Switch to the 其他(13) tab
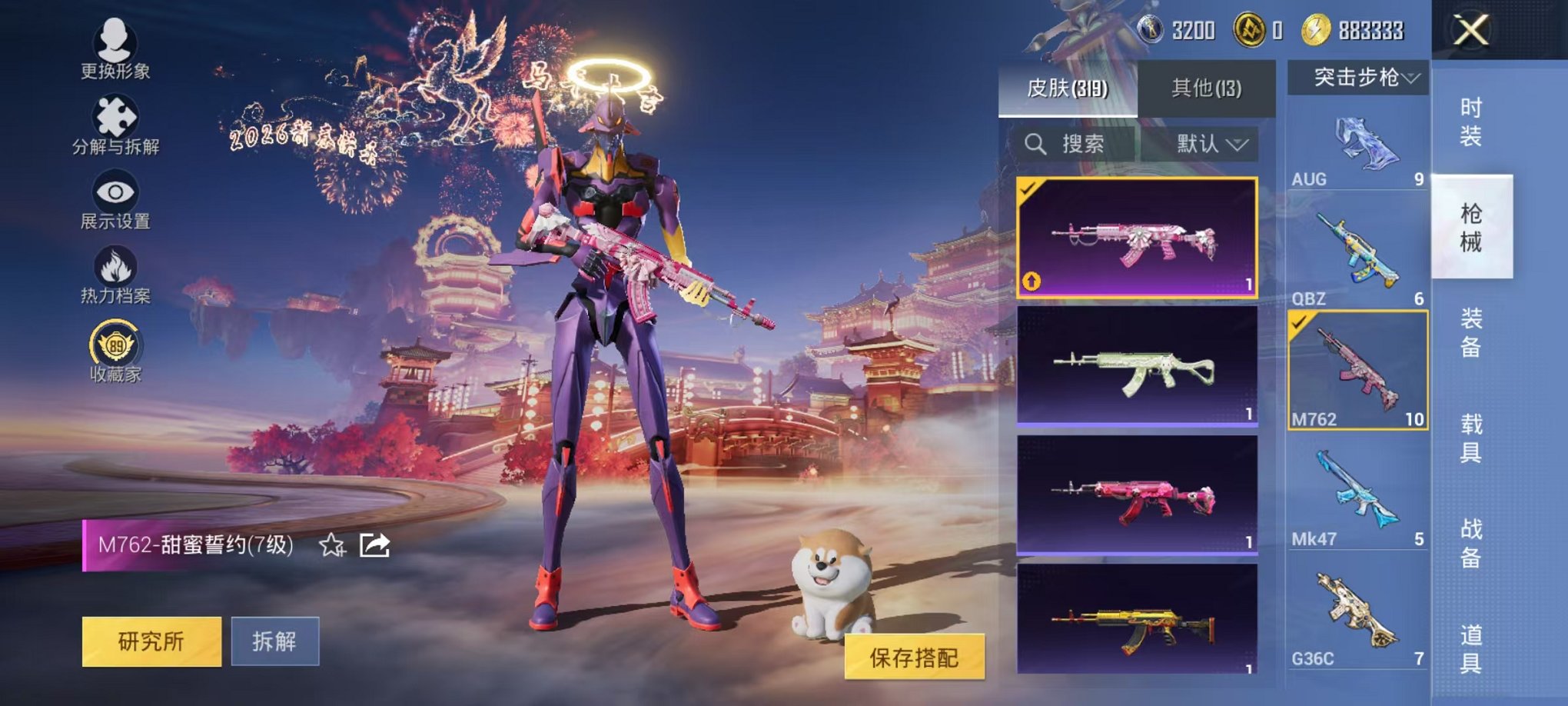Viewport: 1568px width, 706px height. (1207, 89)
